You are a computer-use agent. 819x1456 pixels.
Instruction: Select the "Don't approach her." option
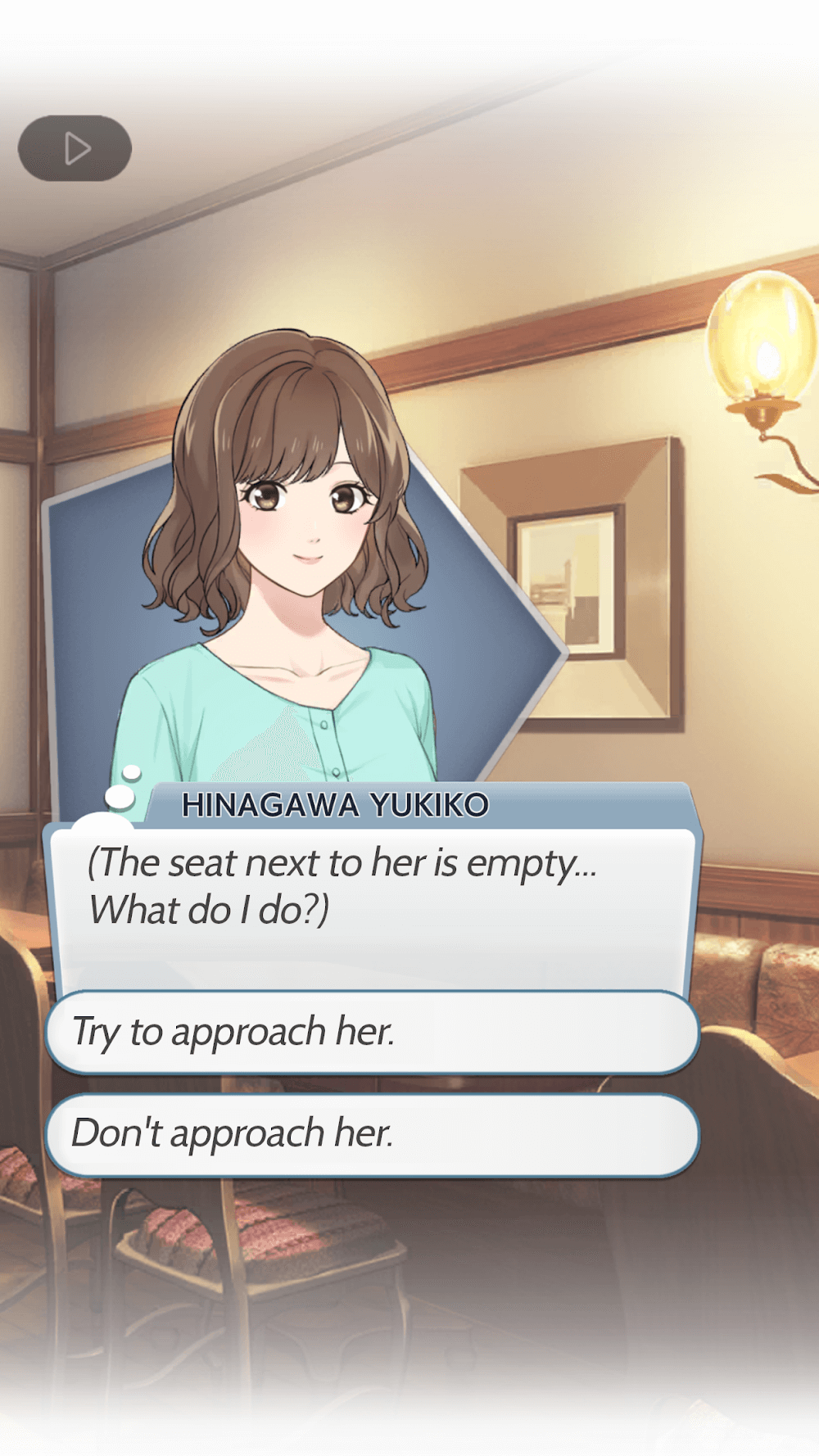[373, 1134]
